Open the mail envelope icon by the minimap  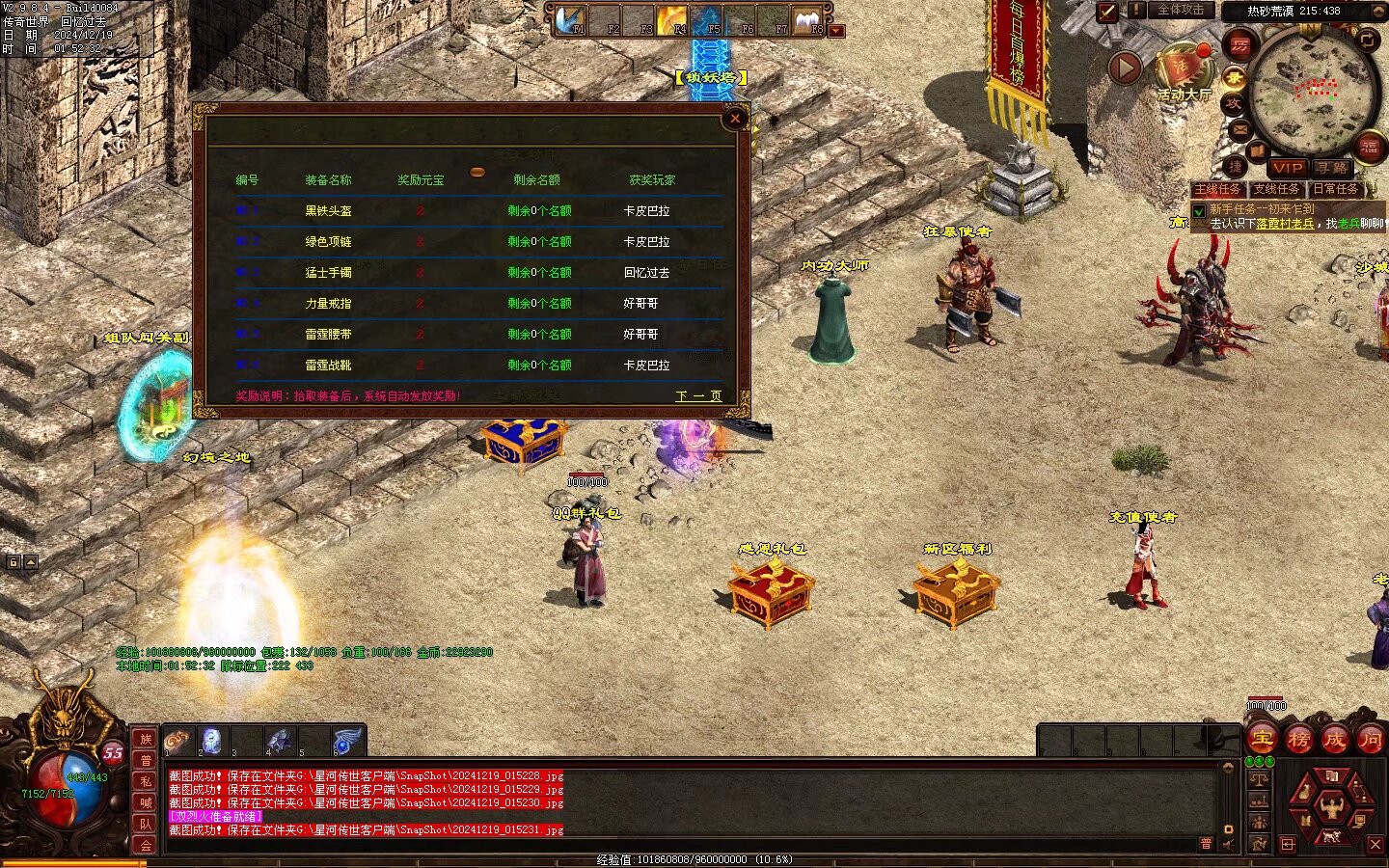click(x=1240, y=129)
